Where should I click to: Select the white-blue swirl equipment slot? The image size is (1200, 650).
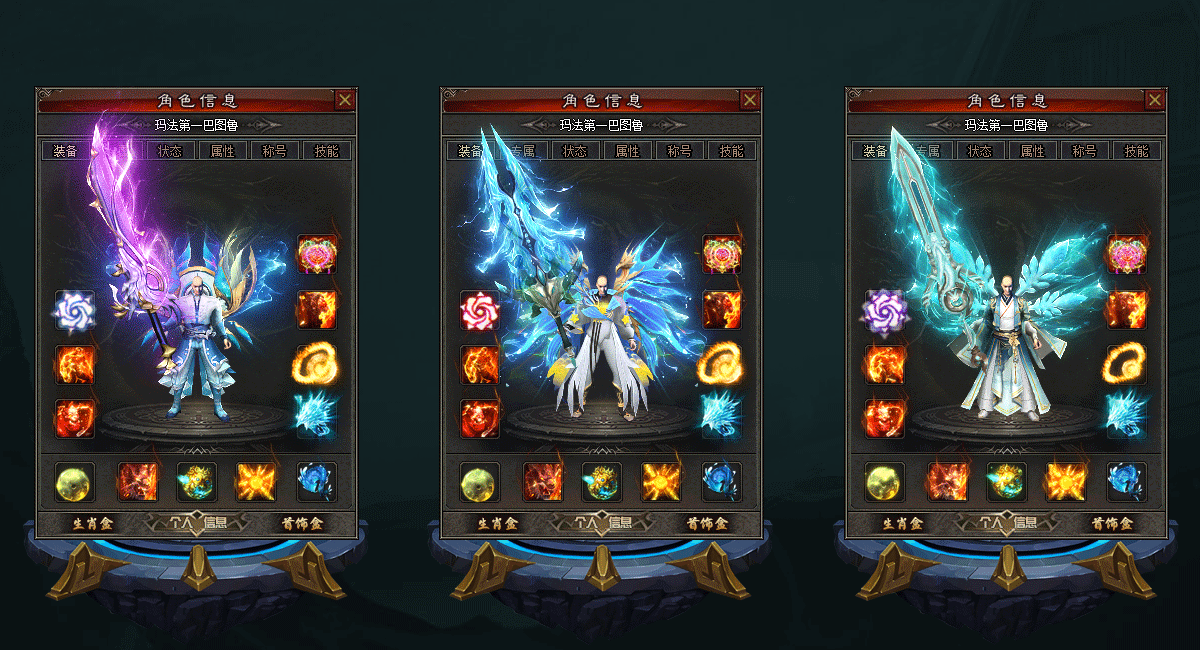click(75, 311)
